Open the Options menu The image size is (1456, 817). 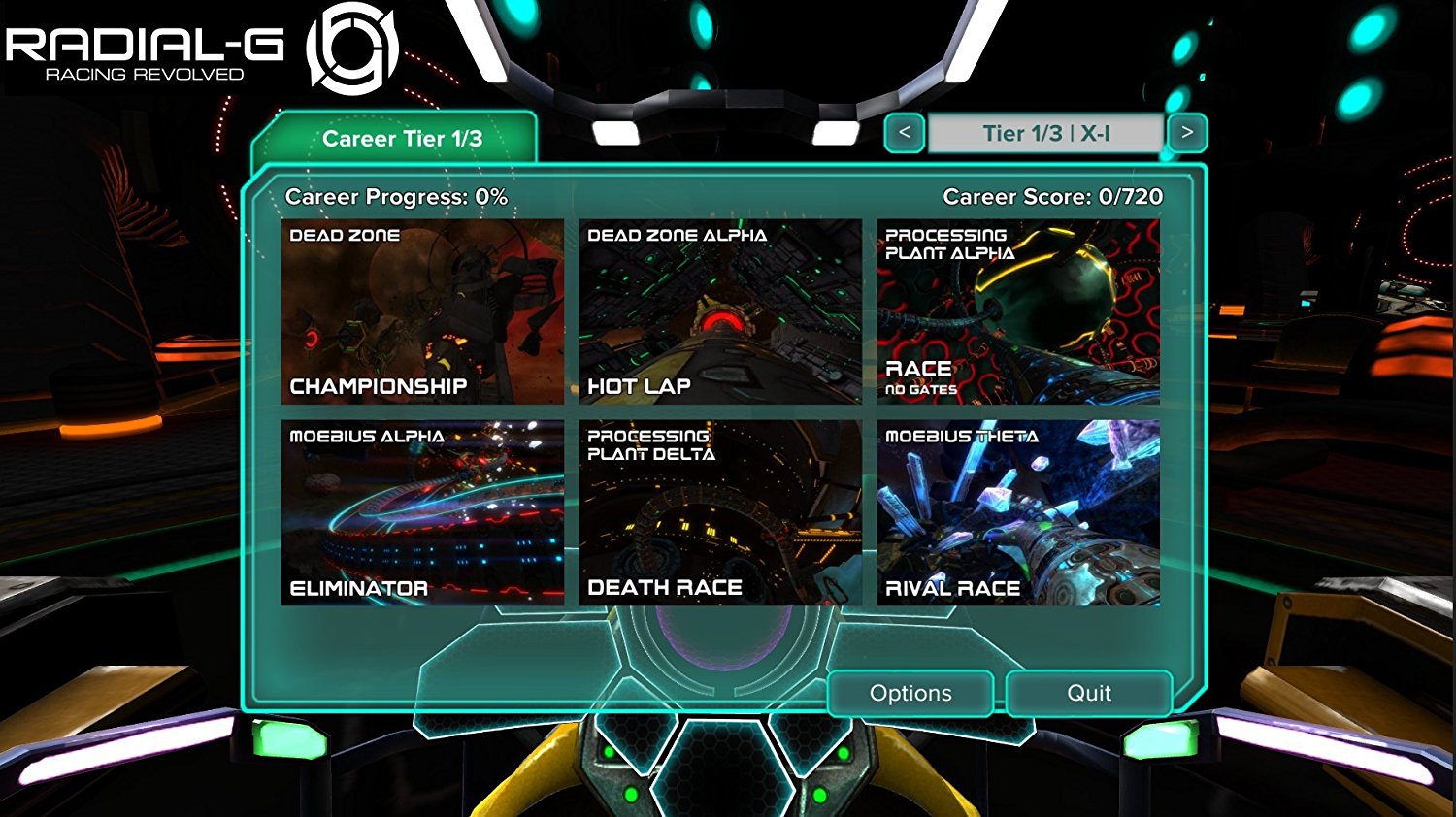[910, 693]
